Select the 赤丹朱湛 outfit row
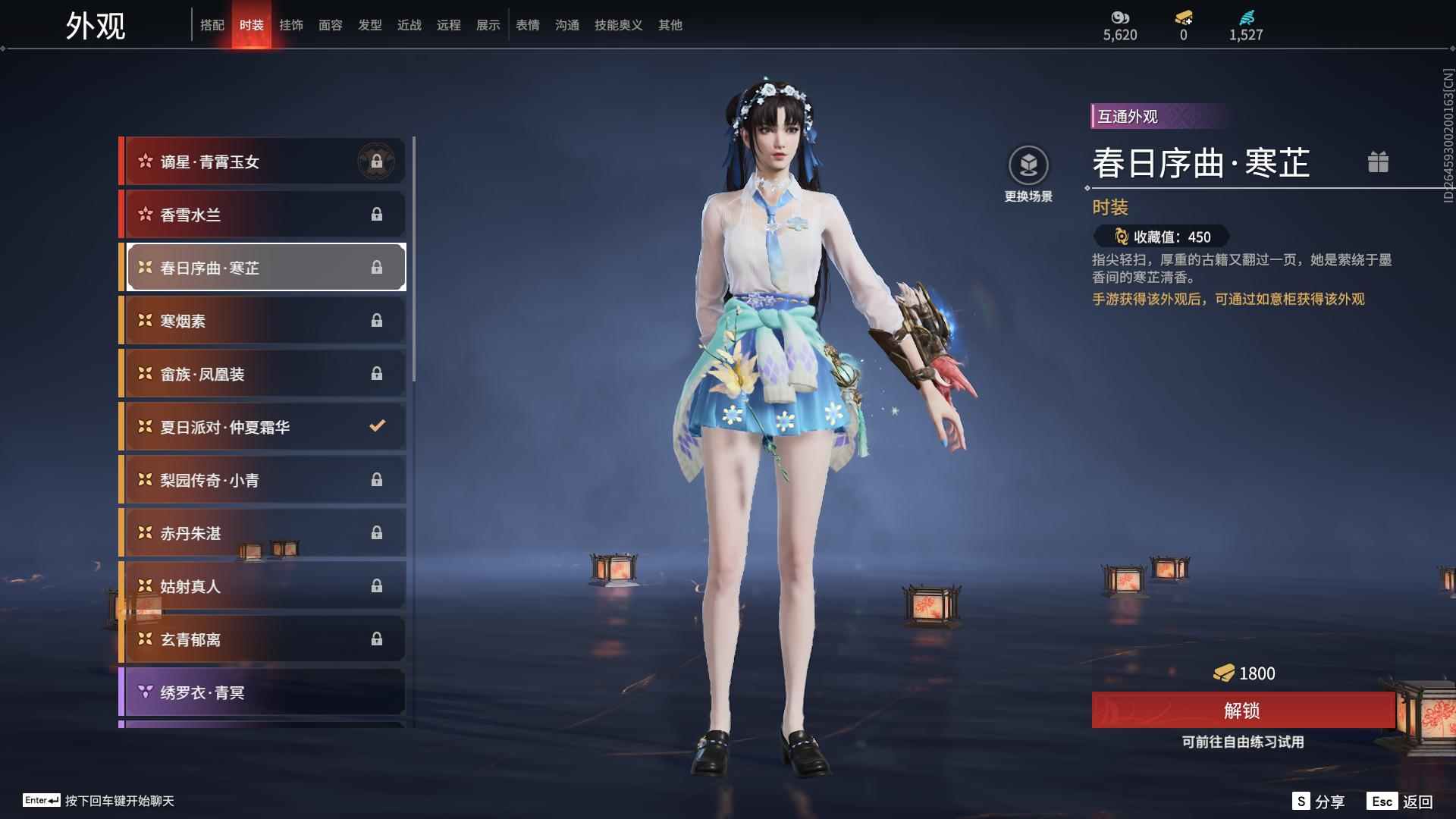This screenshot has height=819, width=1456. click(x=262, y=533)
